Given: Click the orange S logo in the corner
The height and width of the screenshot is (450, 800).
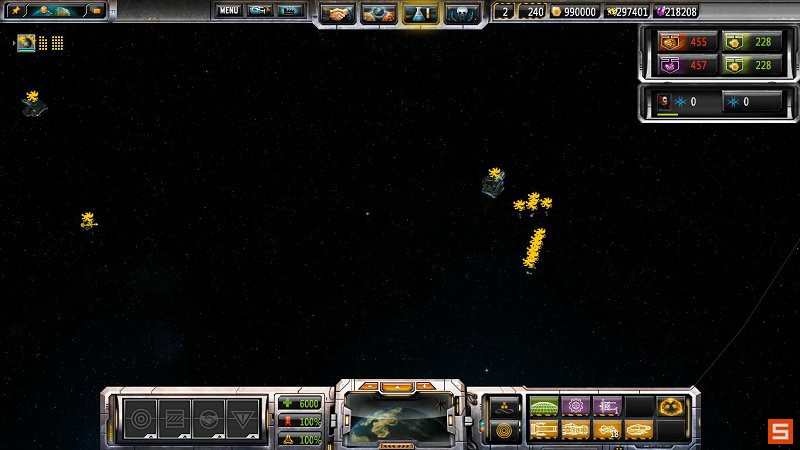Looking at the screenshot, I should point(779,431).
